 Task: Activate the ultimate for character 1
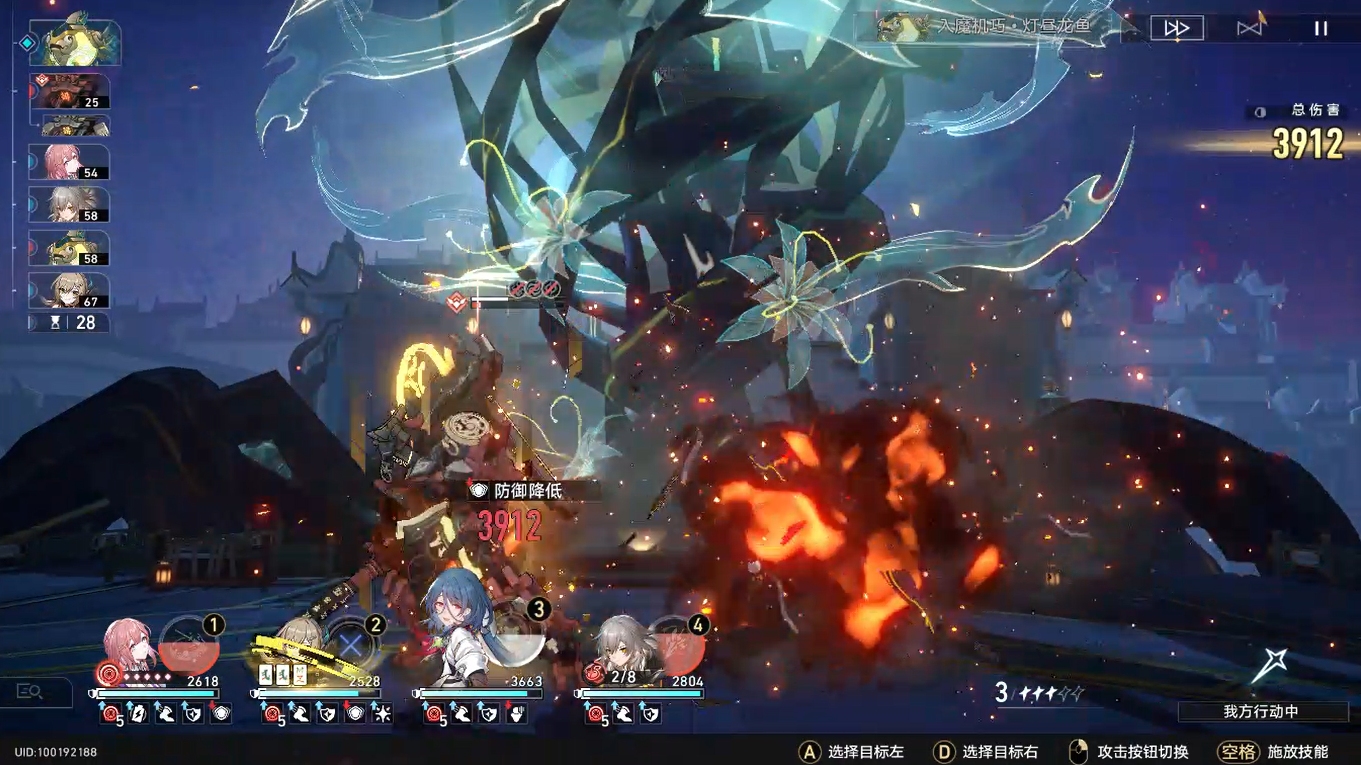coord(190,645)
